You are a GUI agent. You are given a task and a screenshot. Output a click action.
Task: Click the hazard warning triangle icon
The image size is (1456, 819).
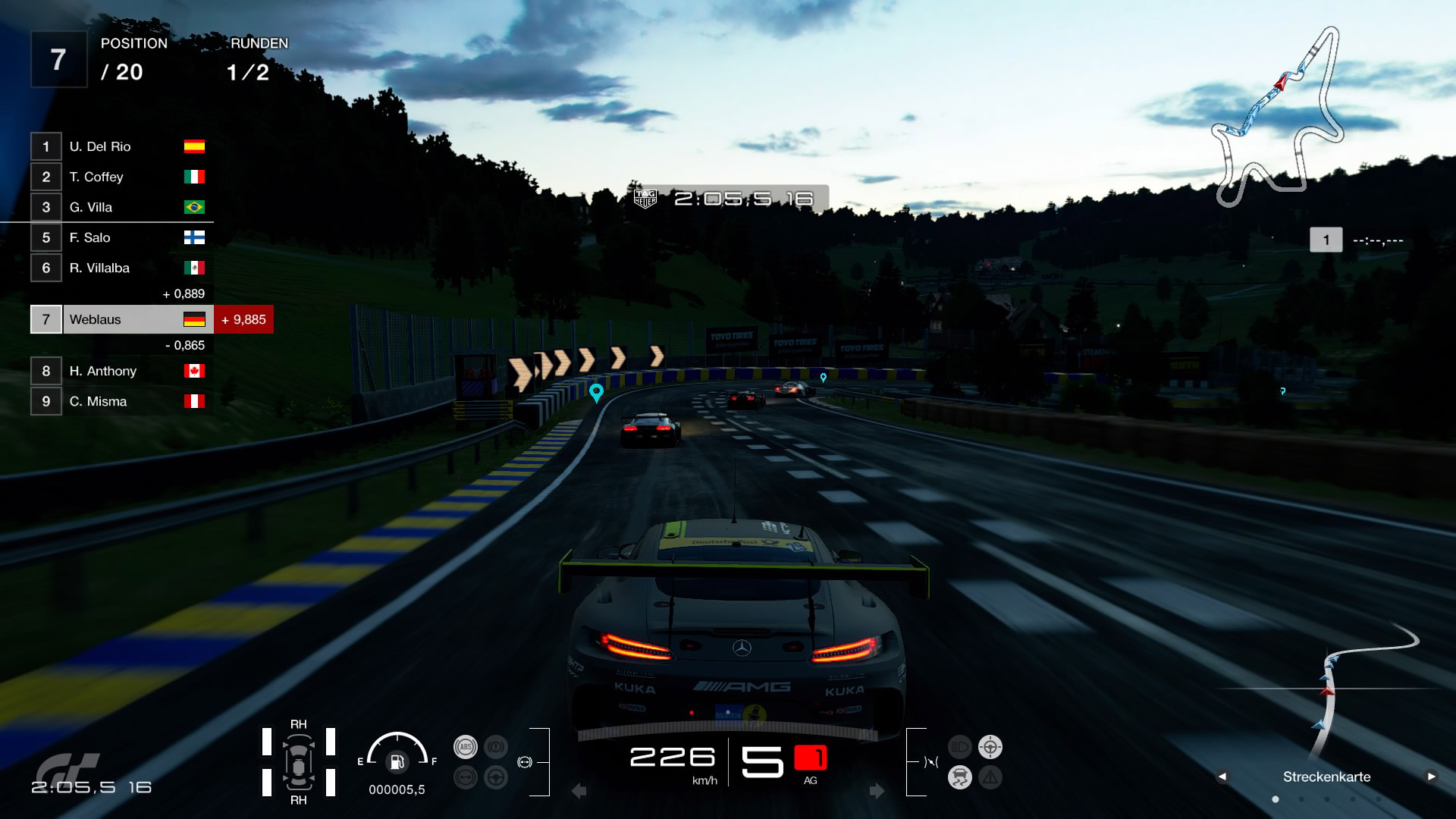click(990, 777)
